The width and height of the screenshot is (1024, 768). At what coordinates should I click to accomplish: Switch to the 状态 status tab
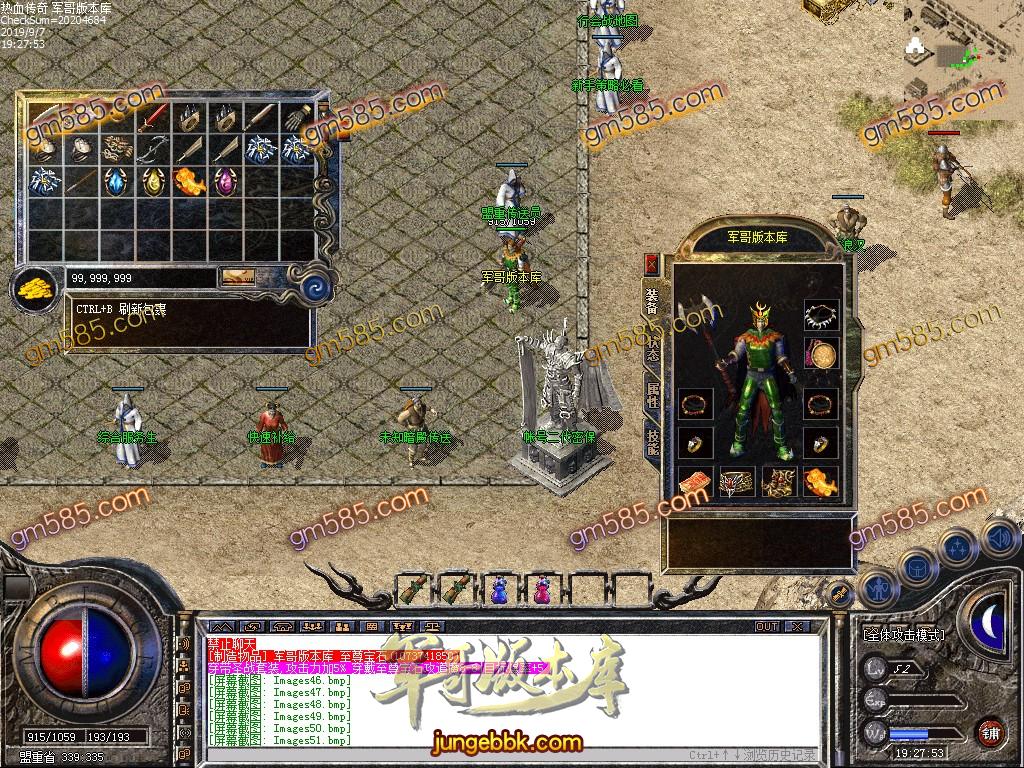click(652, 349)
